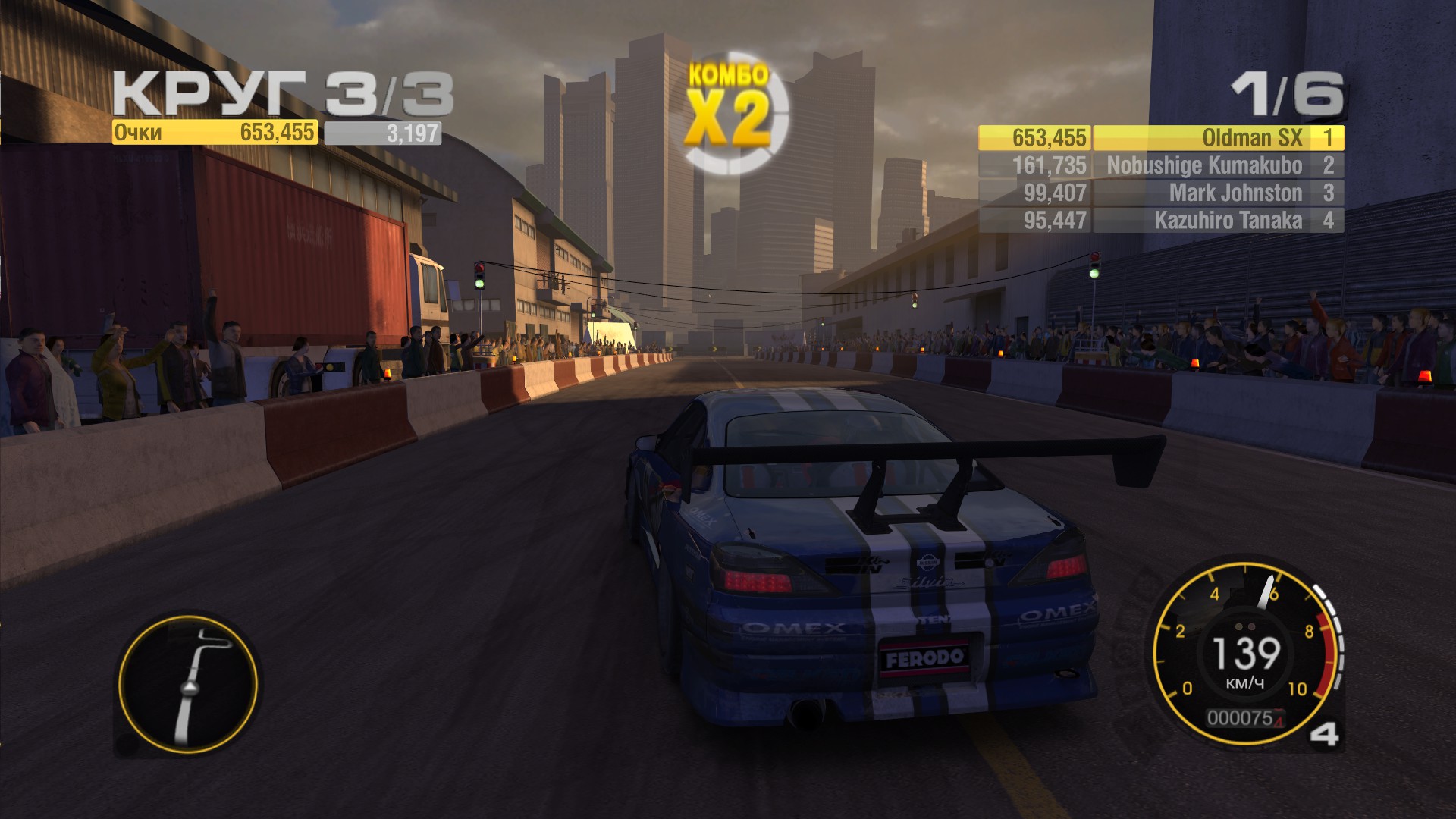This screenshot has height=819, width=1456.
Task: Pick Kazuhiro Tanaka in the leaderboard
Action: click(x=1160, y=221)
